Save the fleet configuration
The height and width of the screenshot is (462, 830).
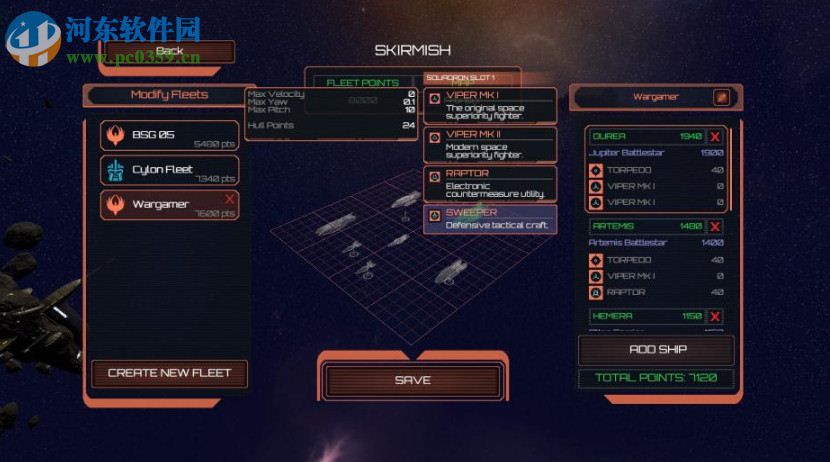coord(412,380)
